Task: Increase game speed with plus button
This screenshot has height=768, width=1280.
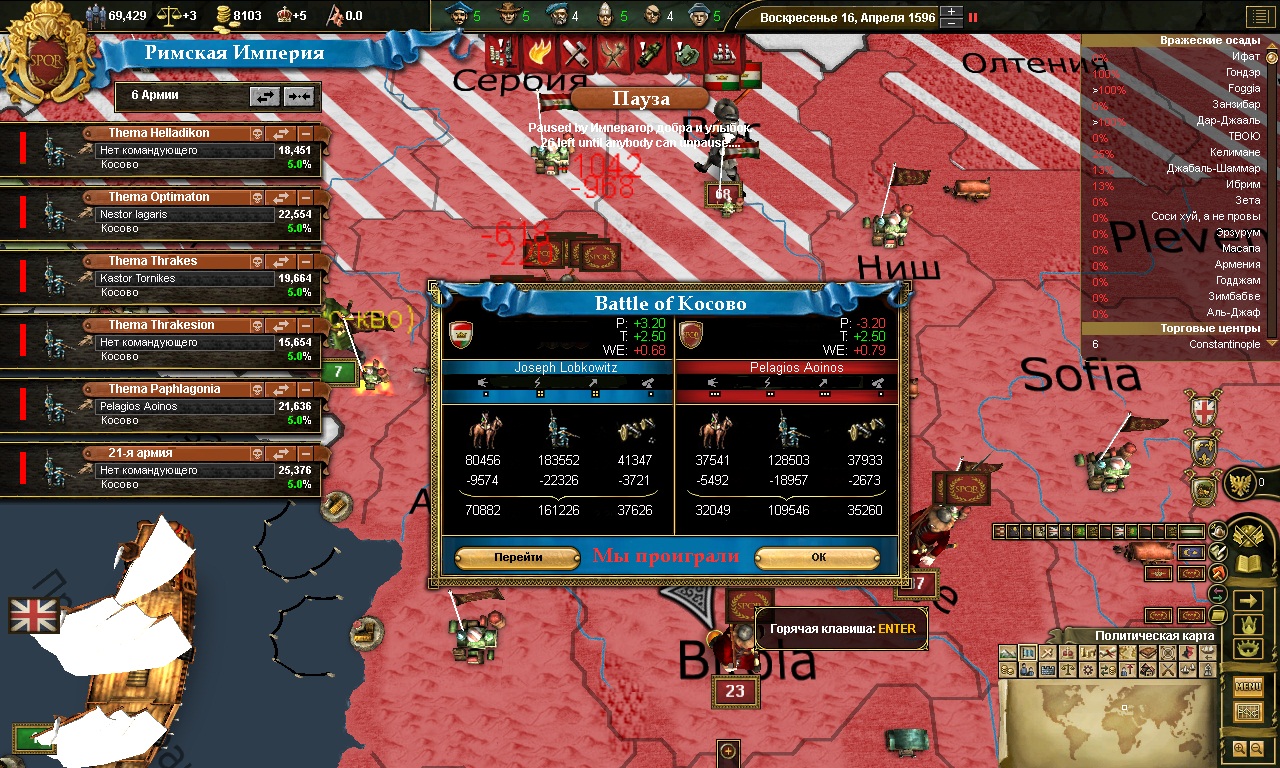Action: [x=952, y=12]
